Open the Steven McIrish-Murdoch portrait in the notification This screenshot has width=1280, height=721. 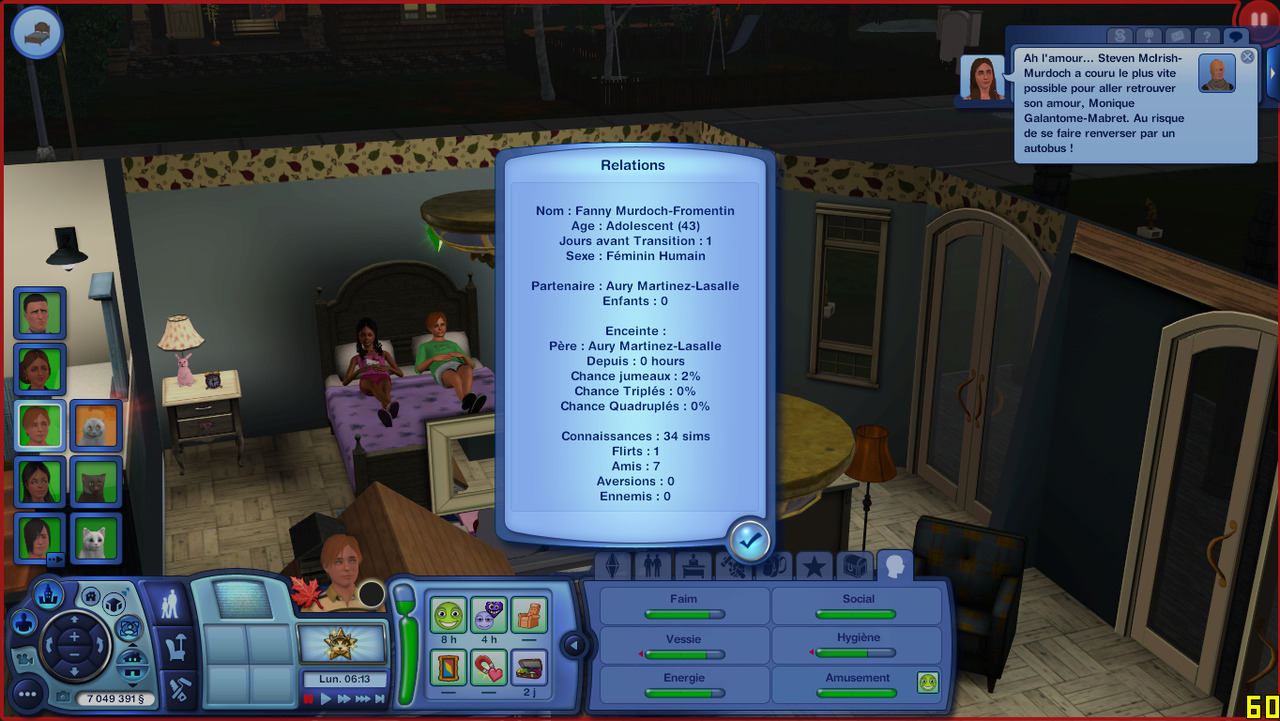tap(1217, 74)
